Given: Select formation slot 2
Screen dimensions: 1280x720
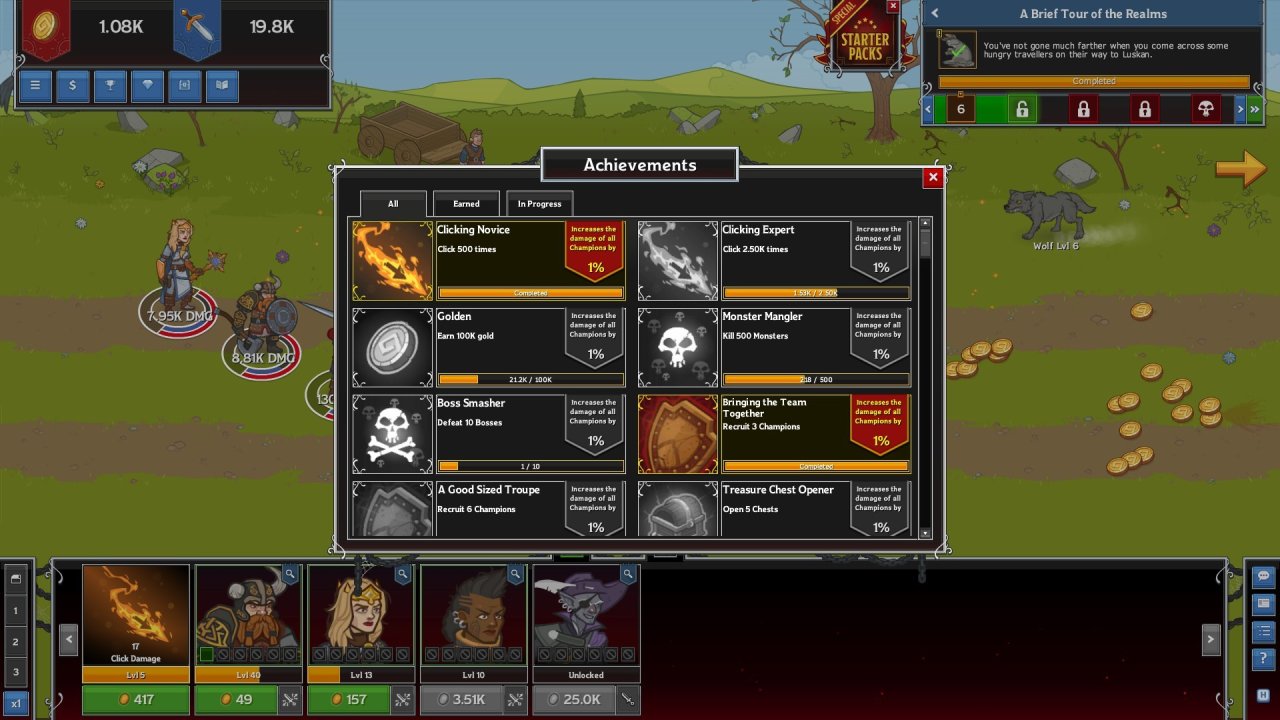Looking at the screenshot, I should pos(15,642).
